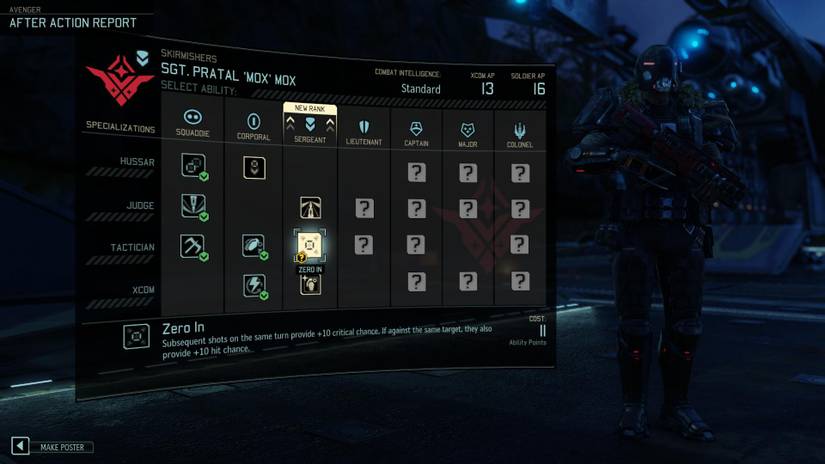Click the Judge lieutenant locked ability

pos(364,208)
